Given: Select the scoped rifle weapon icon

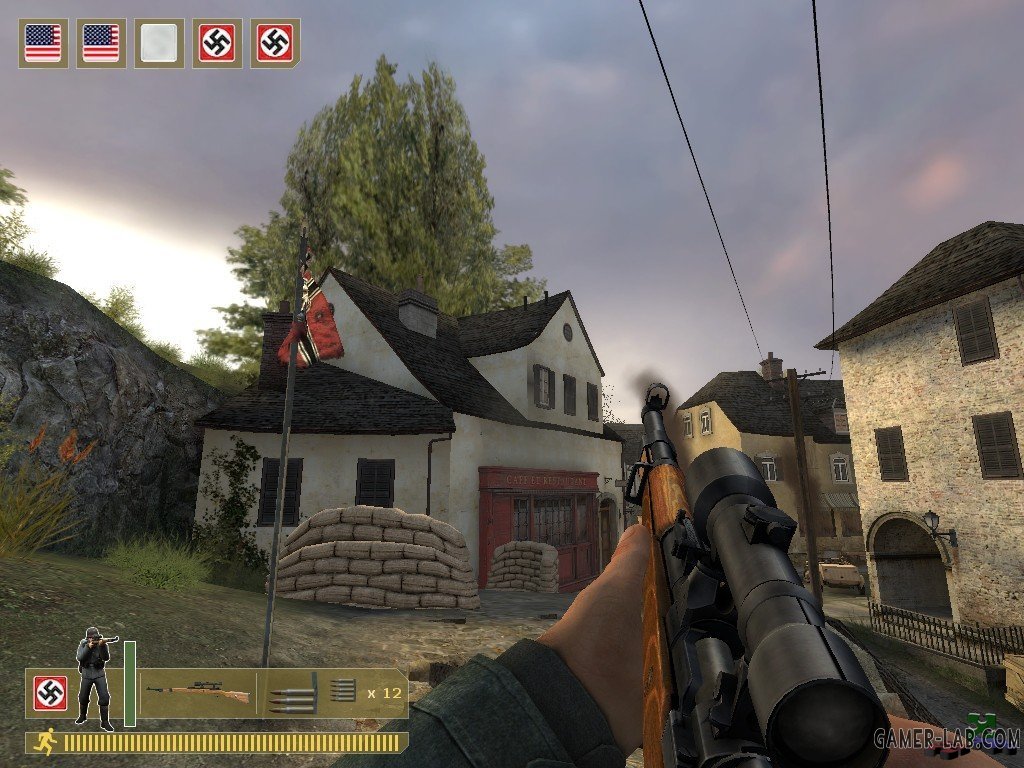Looking at the screenshot, I should tap(198, 691).
